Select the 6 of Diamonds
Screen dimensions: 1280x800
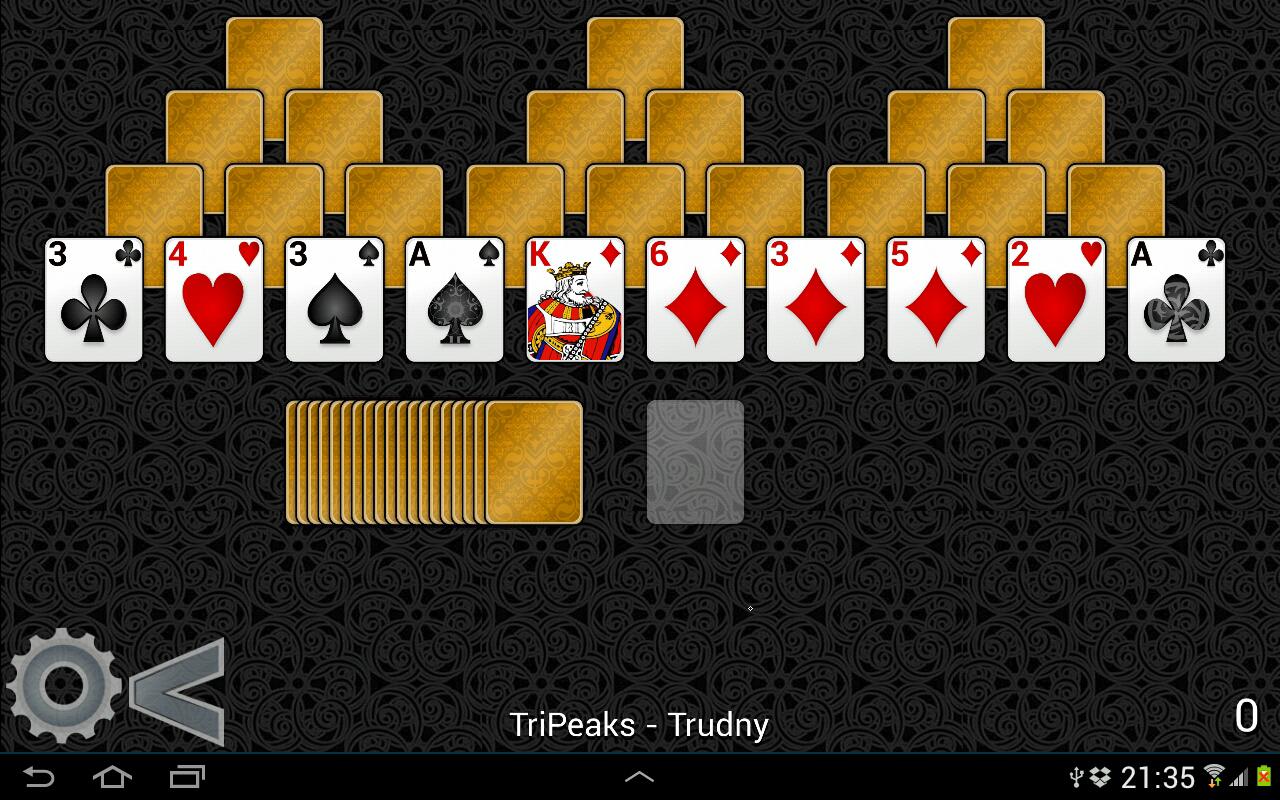(x=695, y=299)
